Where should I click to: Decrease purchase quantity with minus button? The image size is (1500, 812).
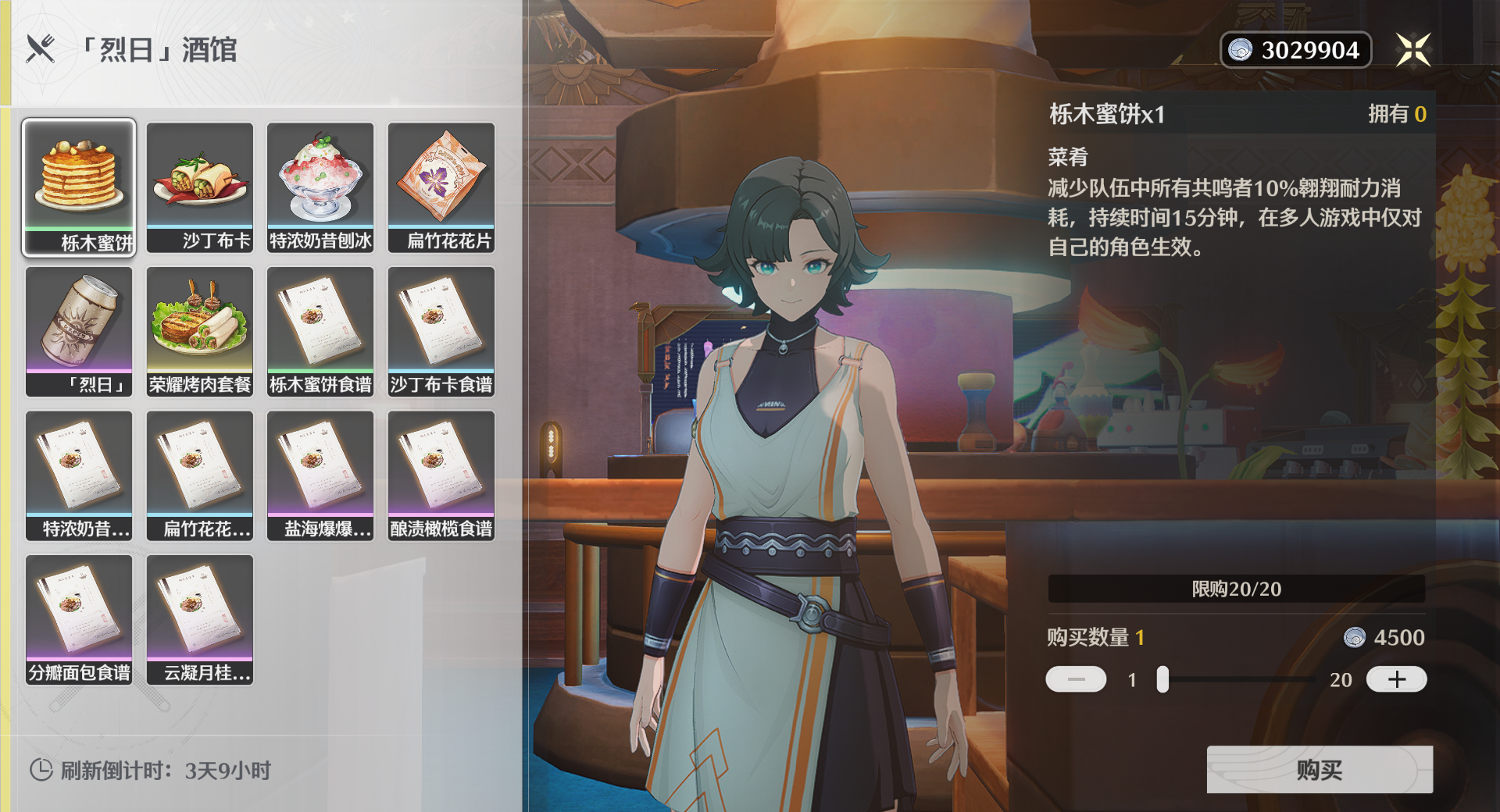1076,679
